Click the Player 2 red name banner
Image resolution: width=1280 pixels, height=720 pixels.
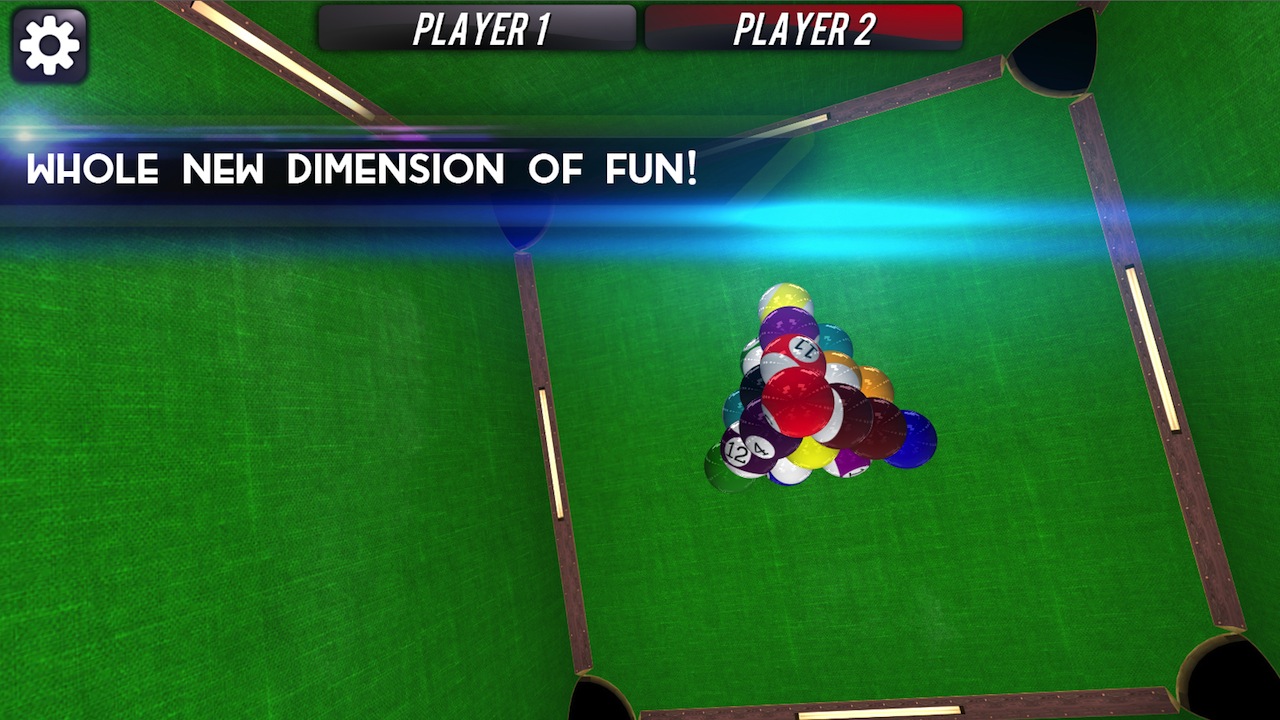point(806,28)
